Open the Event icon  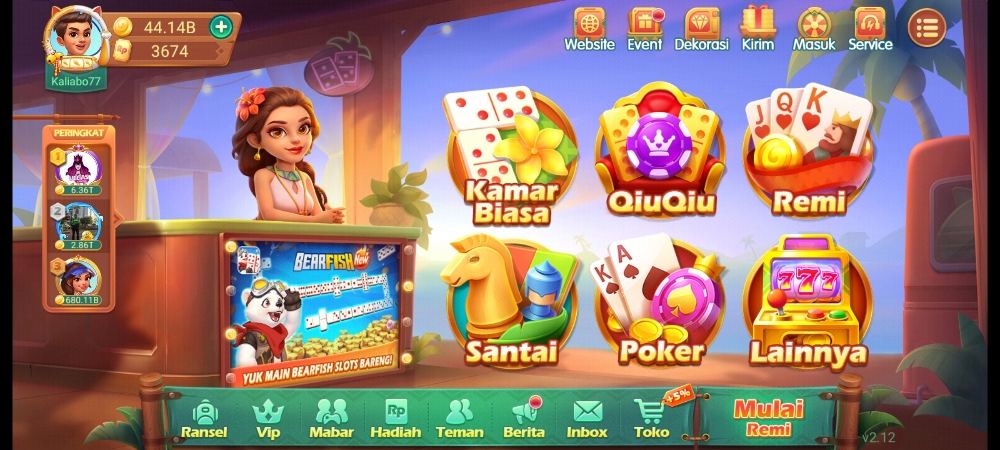click(x=645, y=29)
